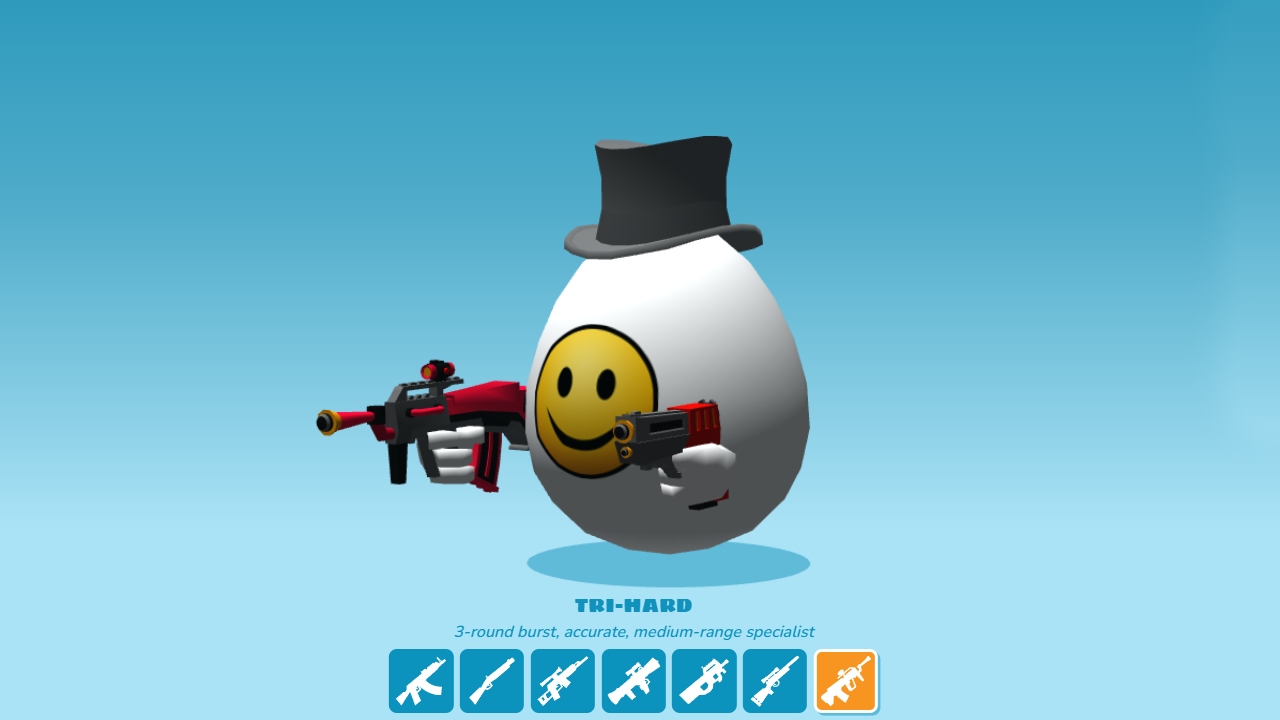This screenshot has height=720, width=1280.
Task: Click the TRI-HARD weapon name label
Action: 635,605
